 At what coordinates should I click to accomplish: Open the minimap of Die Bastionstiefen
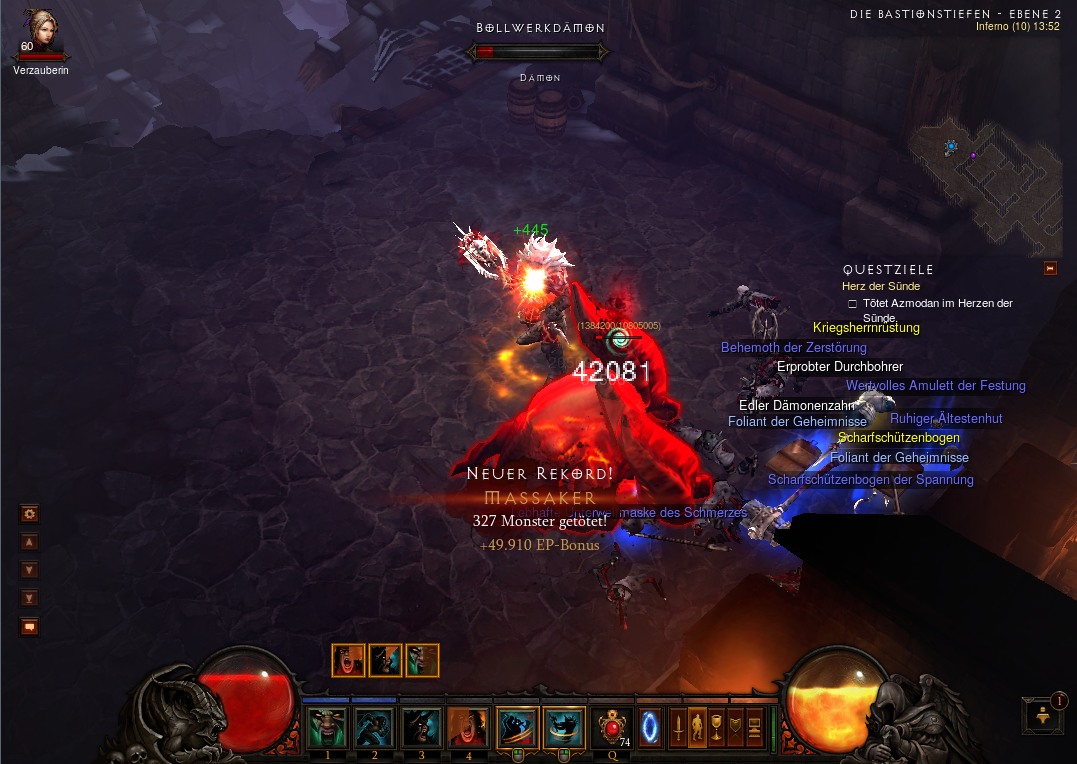click(985, 178)
